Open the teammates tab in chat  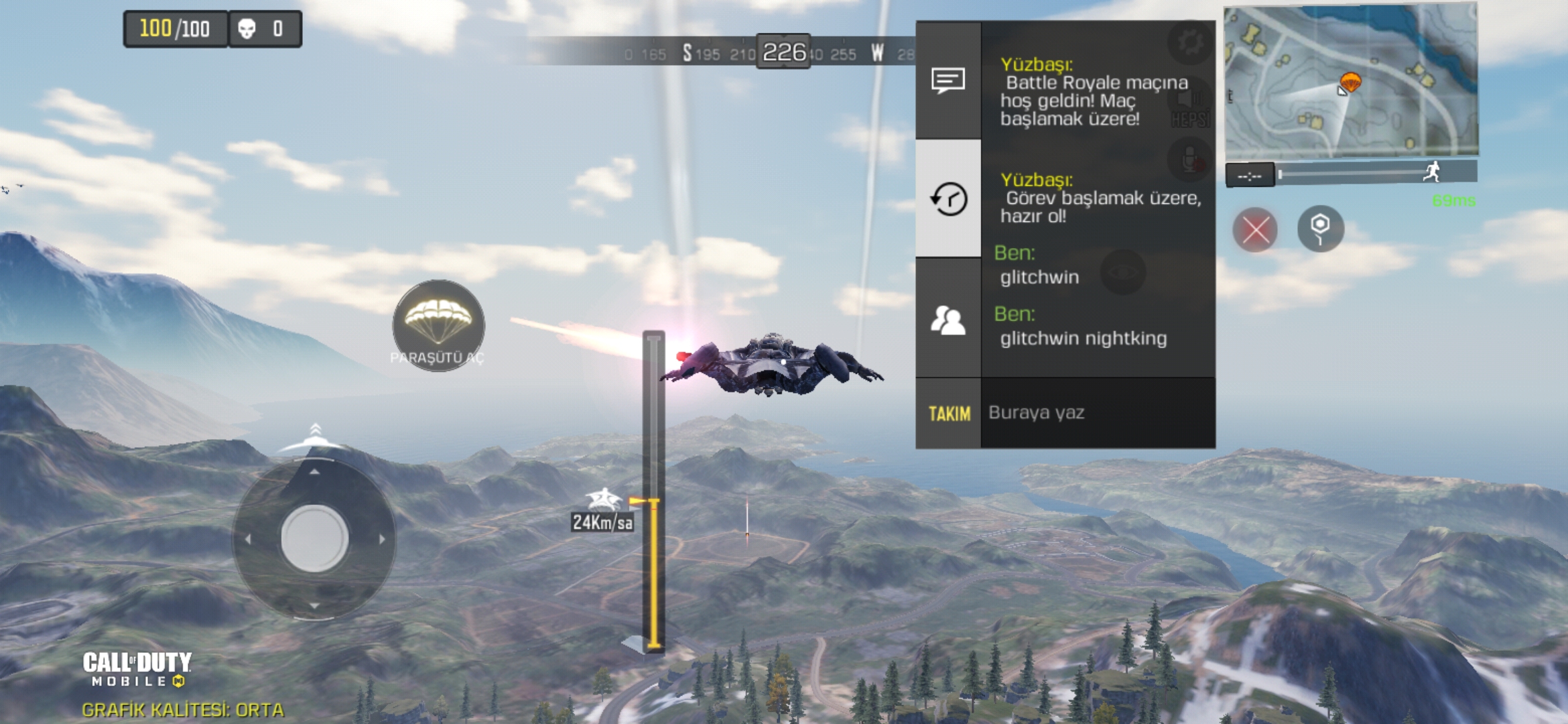tap(948, 319)
